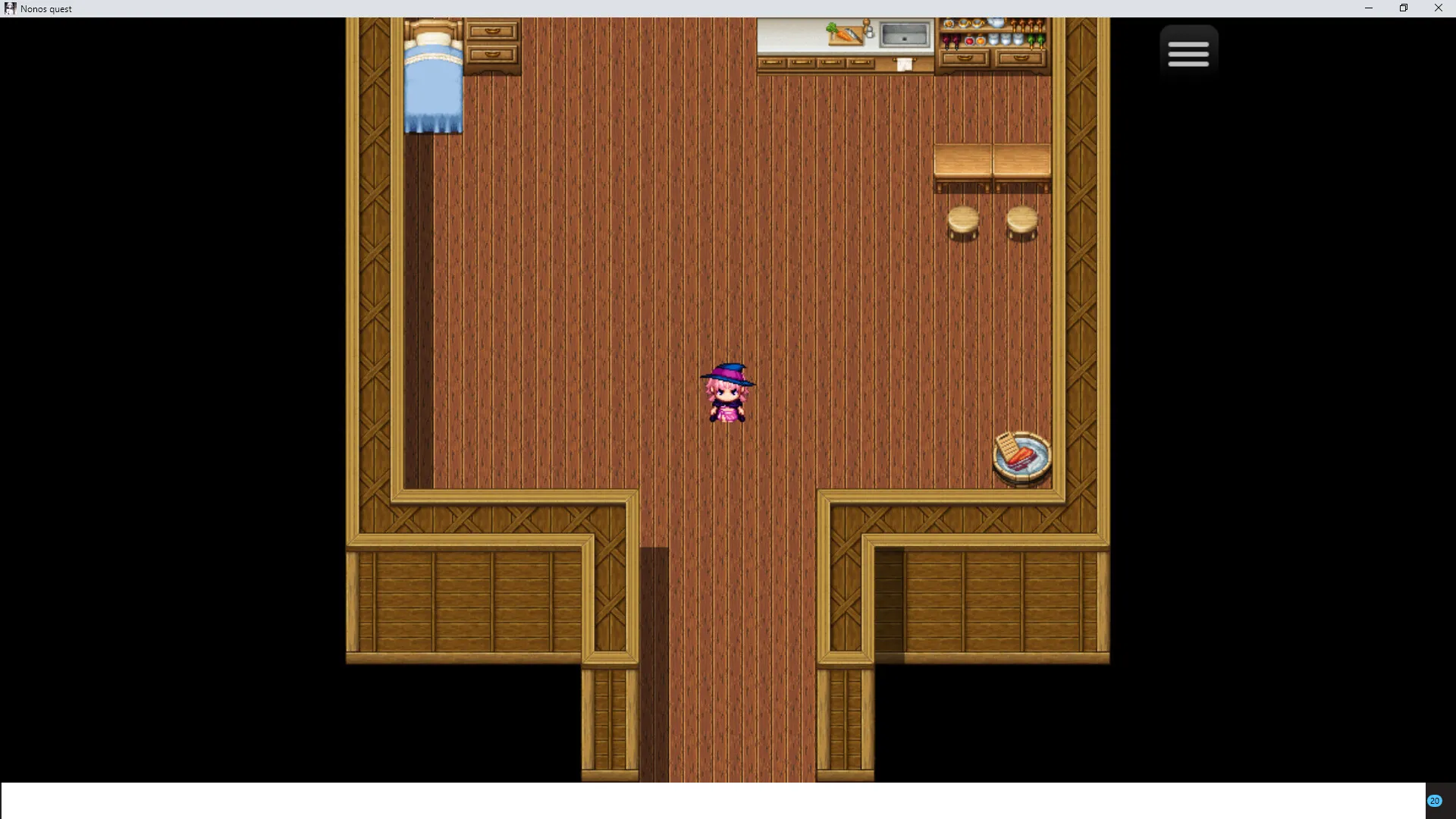This screenshot has height=819, width=1456.
Task: Click the kitchen sink on the counter
Action: (x=905, y=33)
